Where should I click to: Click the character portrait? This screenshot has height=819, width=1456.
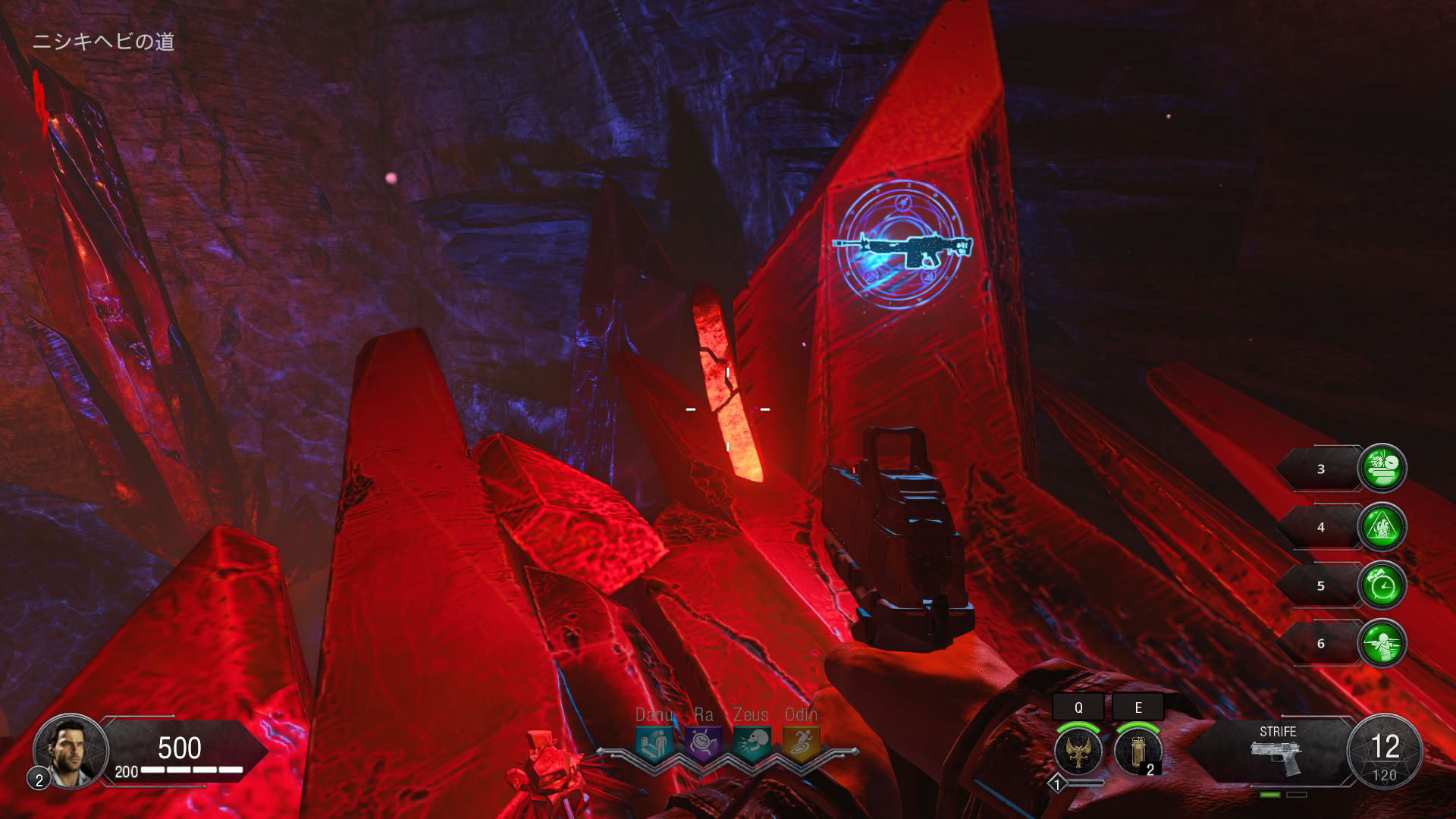click(70, 750)
